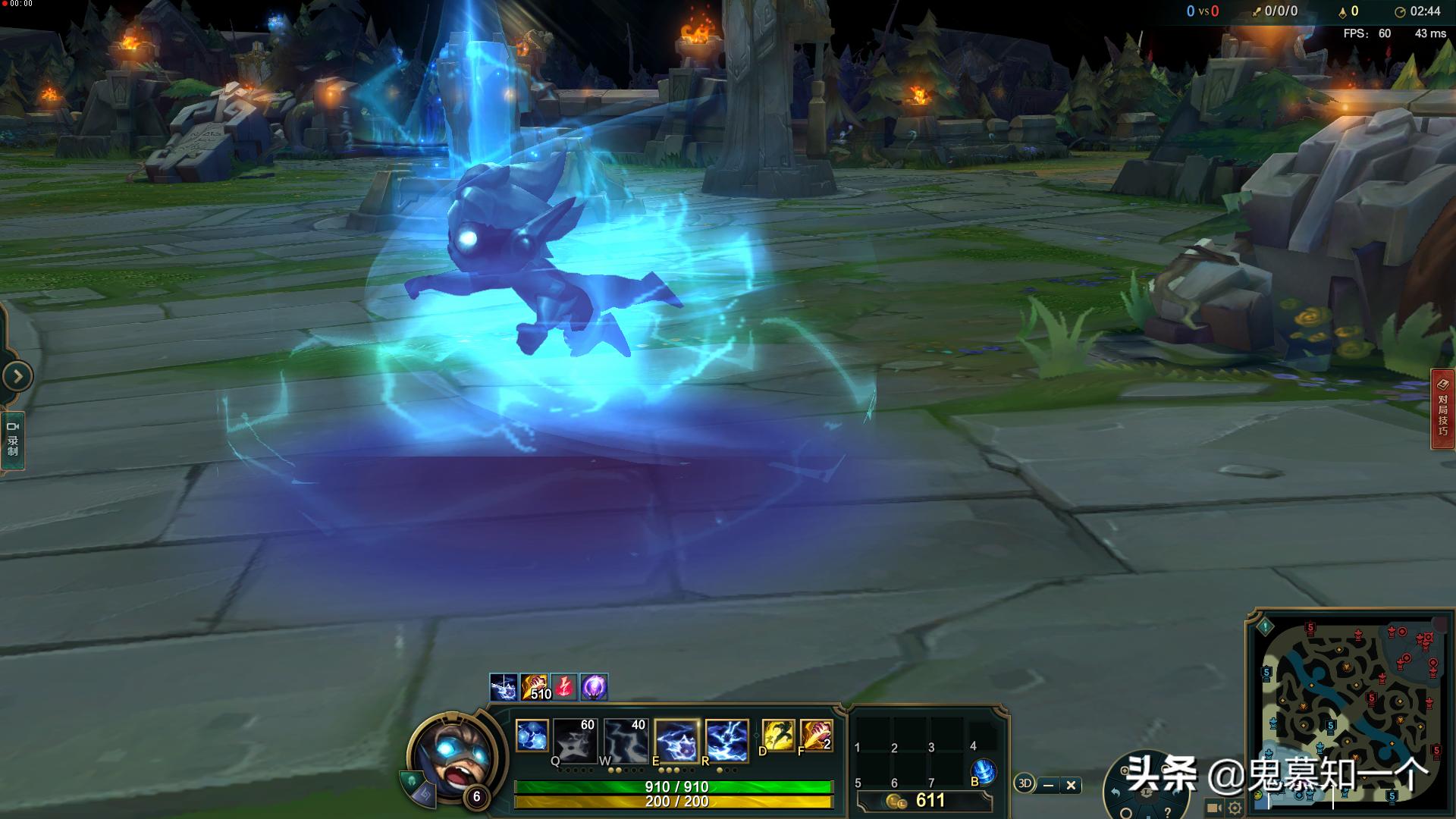Image resolution: width=1456 pixels, height=819 pixels.
Task: Click Kennen's passive ability icon
Action: [532, 736]
